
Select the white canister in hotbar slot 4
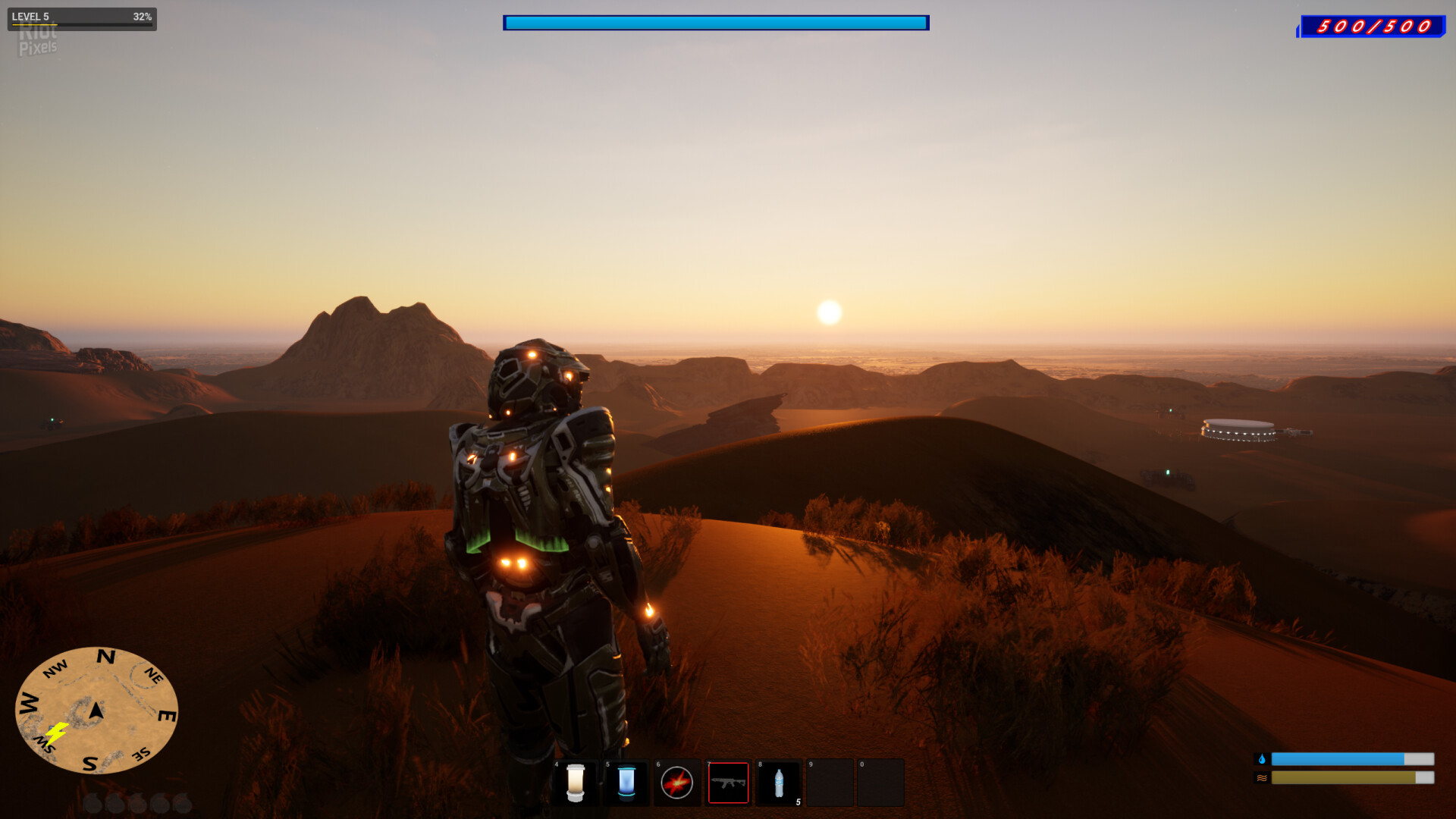pos(576,783)
